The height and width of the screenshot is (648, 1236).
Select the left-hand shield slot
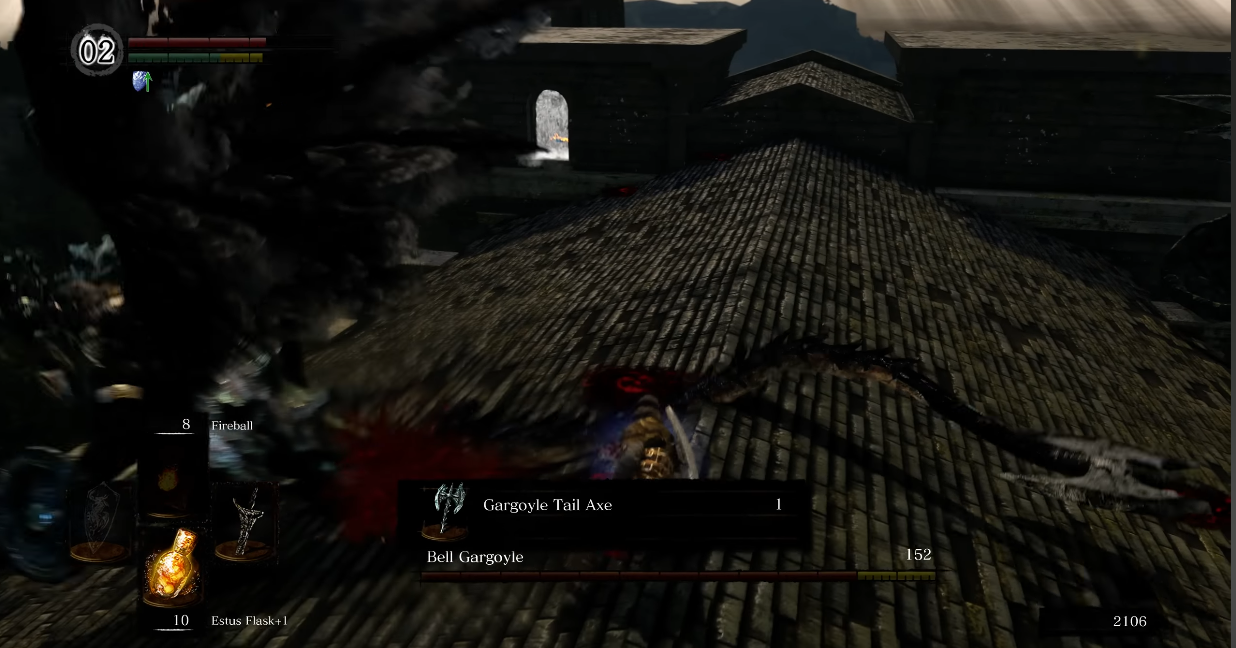coord(100,520)
